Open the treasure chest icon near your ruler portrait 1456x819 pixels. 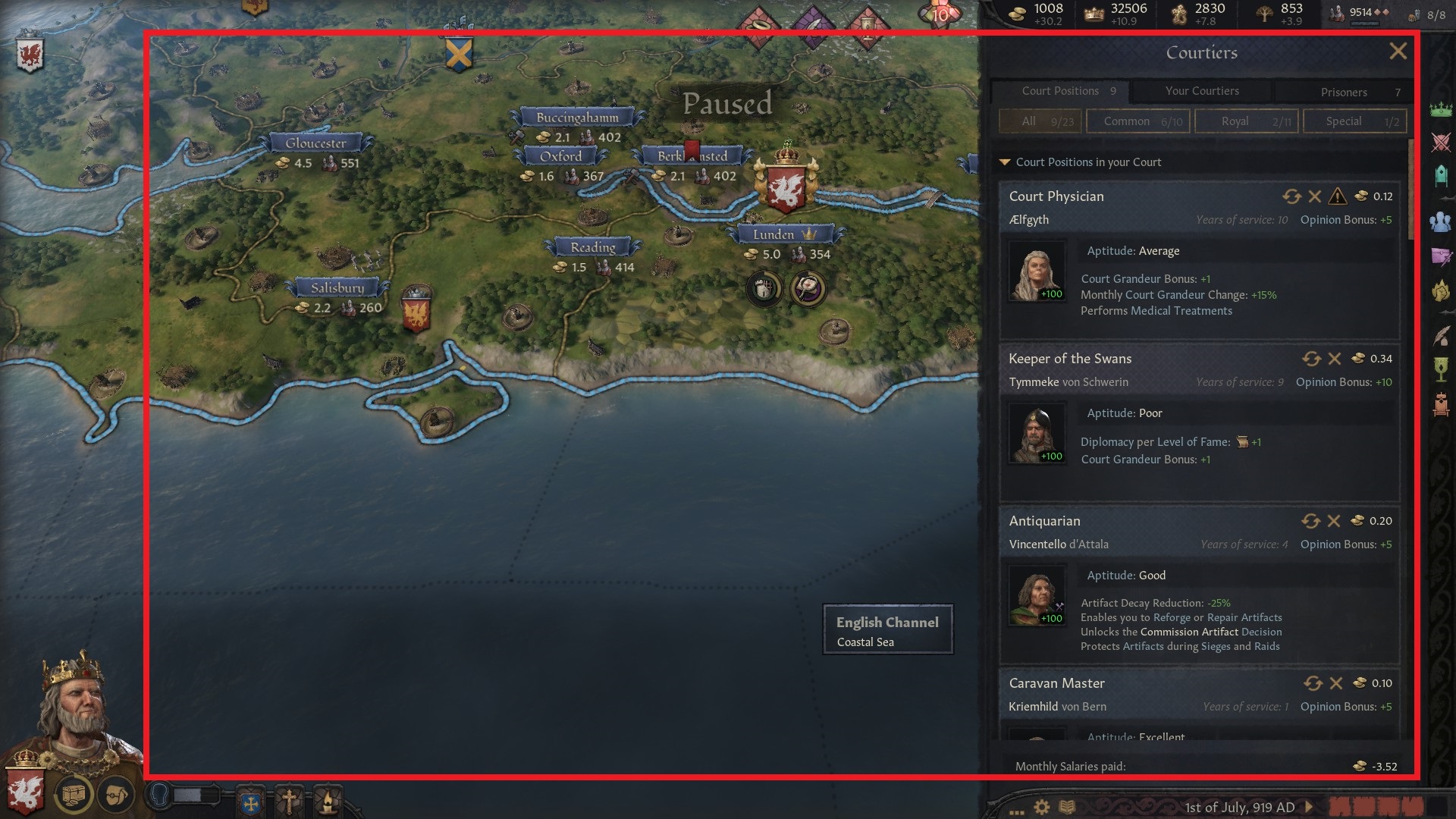[72, 793]
